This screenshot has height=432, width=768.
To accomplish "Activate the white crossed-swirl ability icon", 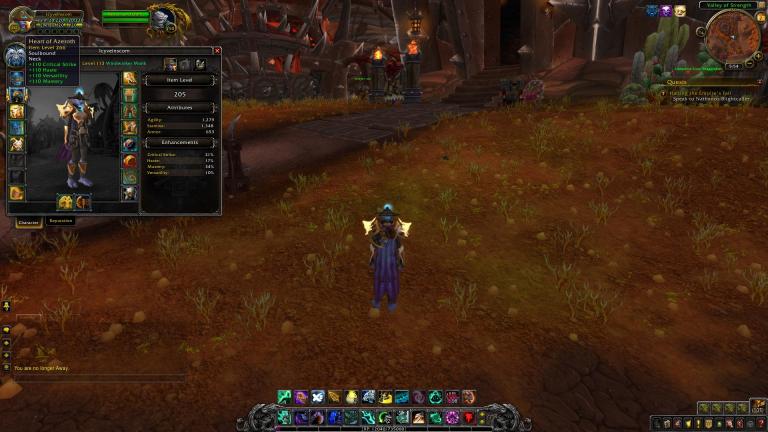I will [318, 397].
